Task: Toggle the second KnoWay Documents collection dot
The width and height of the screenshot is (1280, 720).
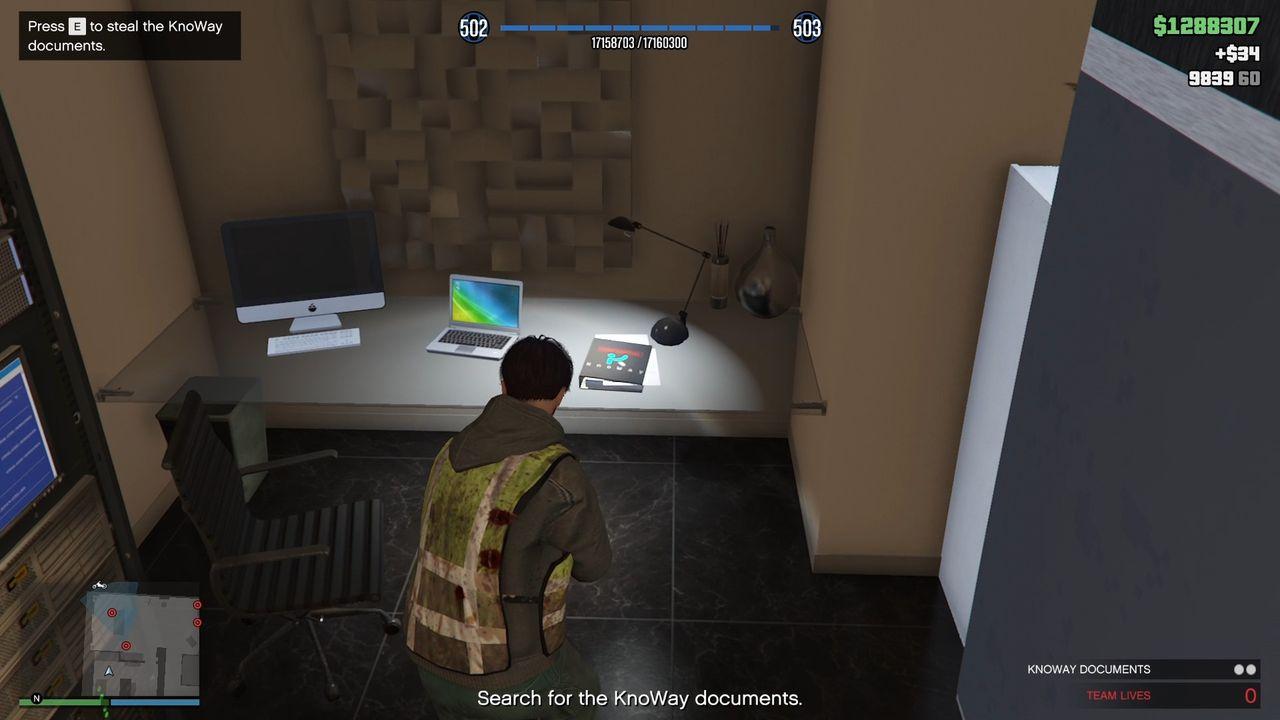Action: (x=1252, y=669)
